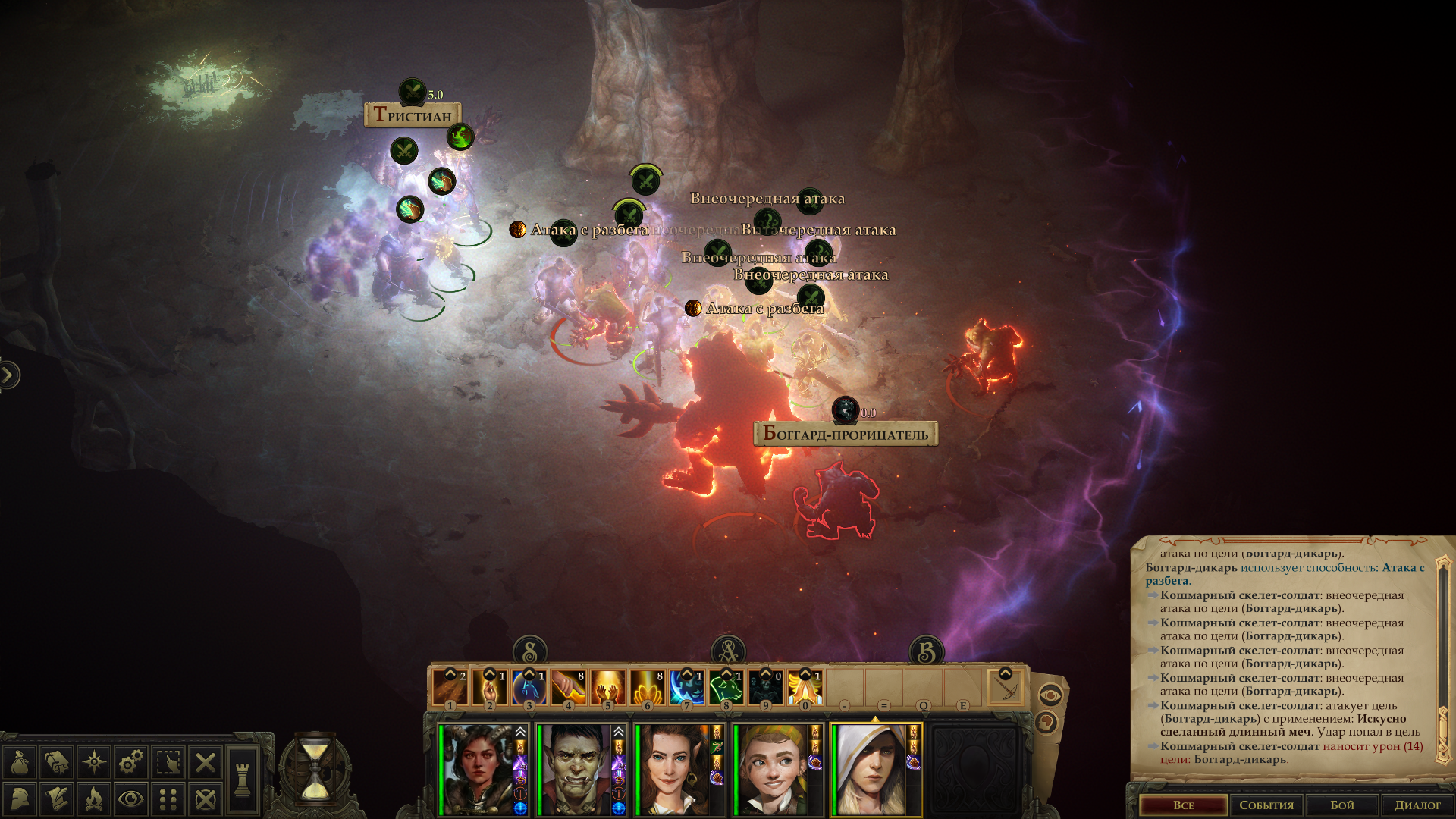The image size is (1456, 819).
Task: Switch combat log to the Все tab
Action: [1183, 805]
